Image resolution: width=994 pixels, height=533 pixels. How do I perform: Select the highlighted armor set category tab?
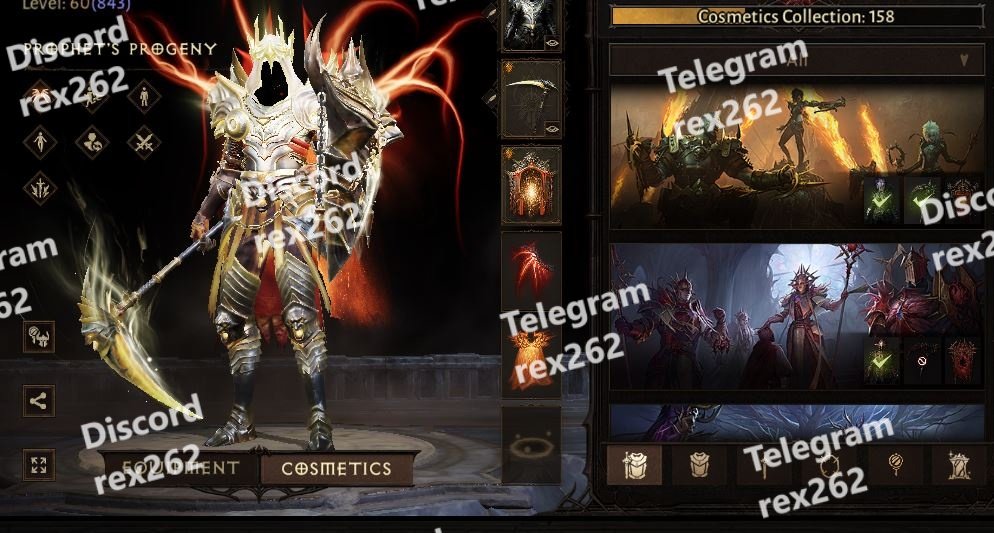click(x=633, y=466)
